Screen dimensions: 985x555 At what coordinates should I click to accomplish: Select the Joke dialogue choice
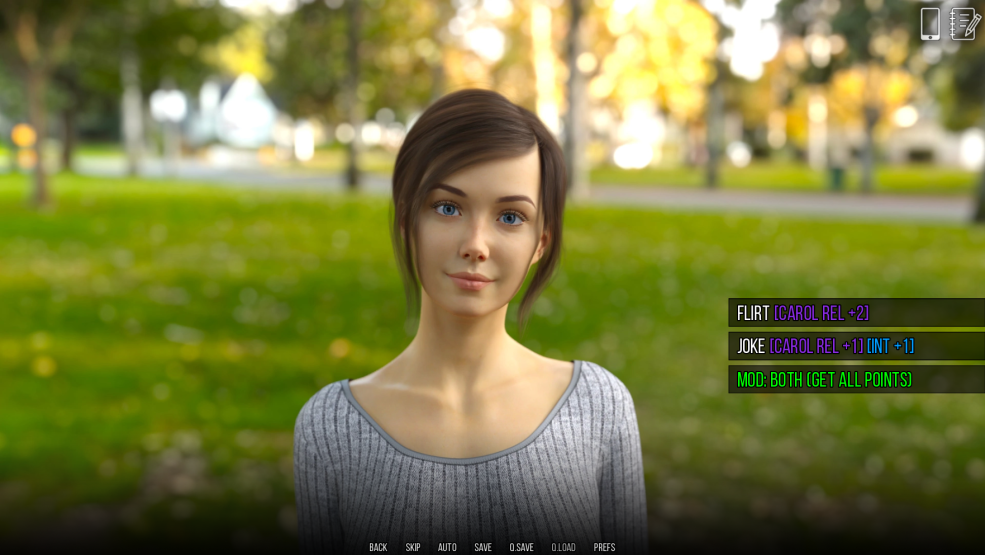click(x=855, y=346)
